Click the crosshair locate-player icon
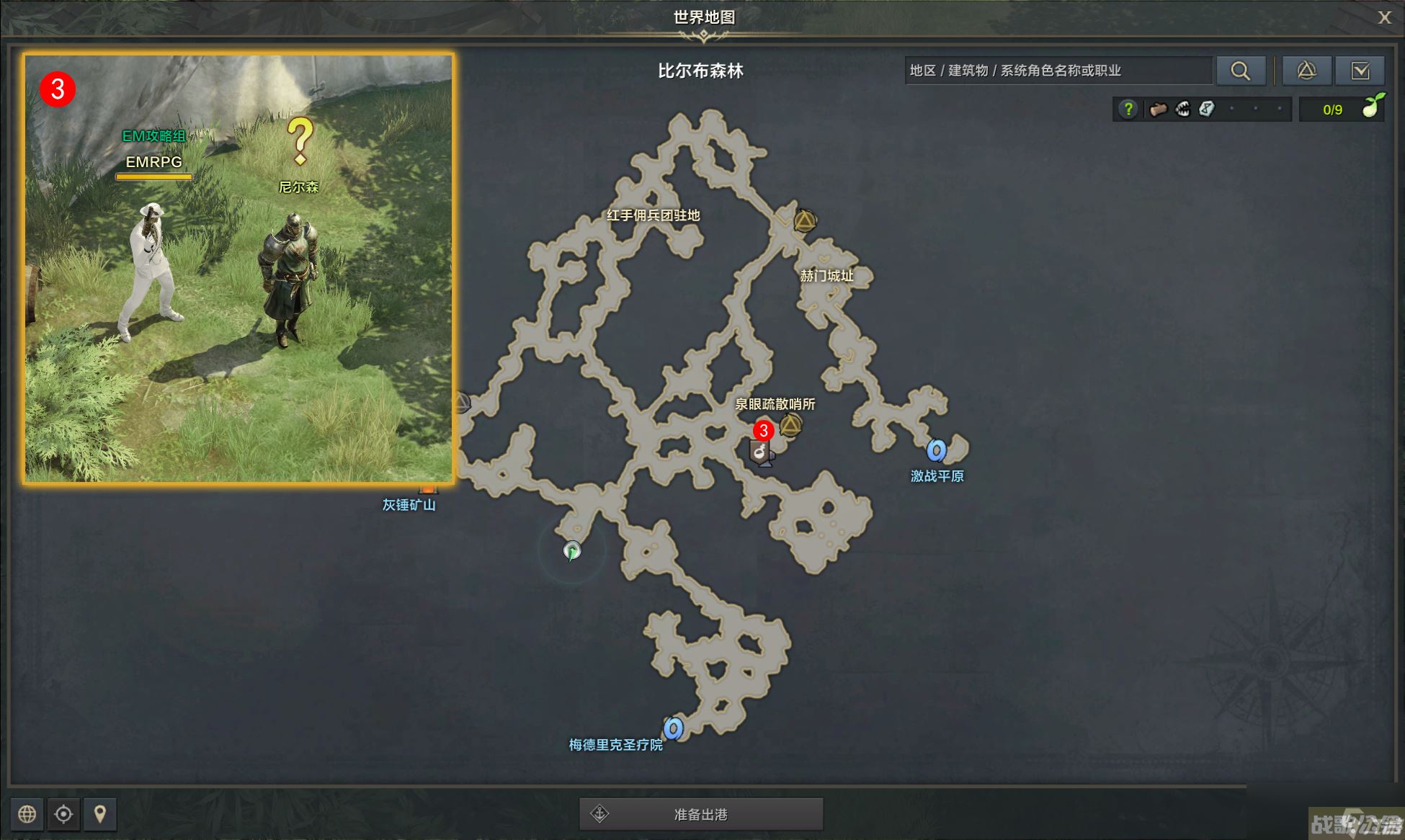The image size is (1405, 840). tap(63, 815)
